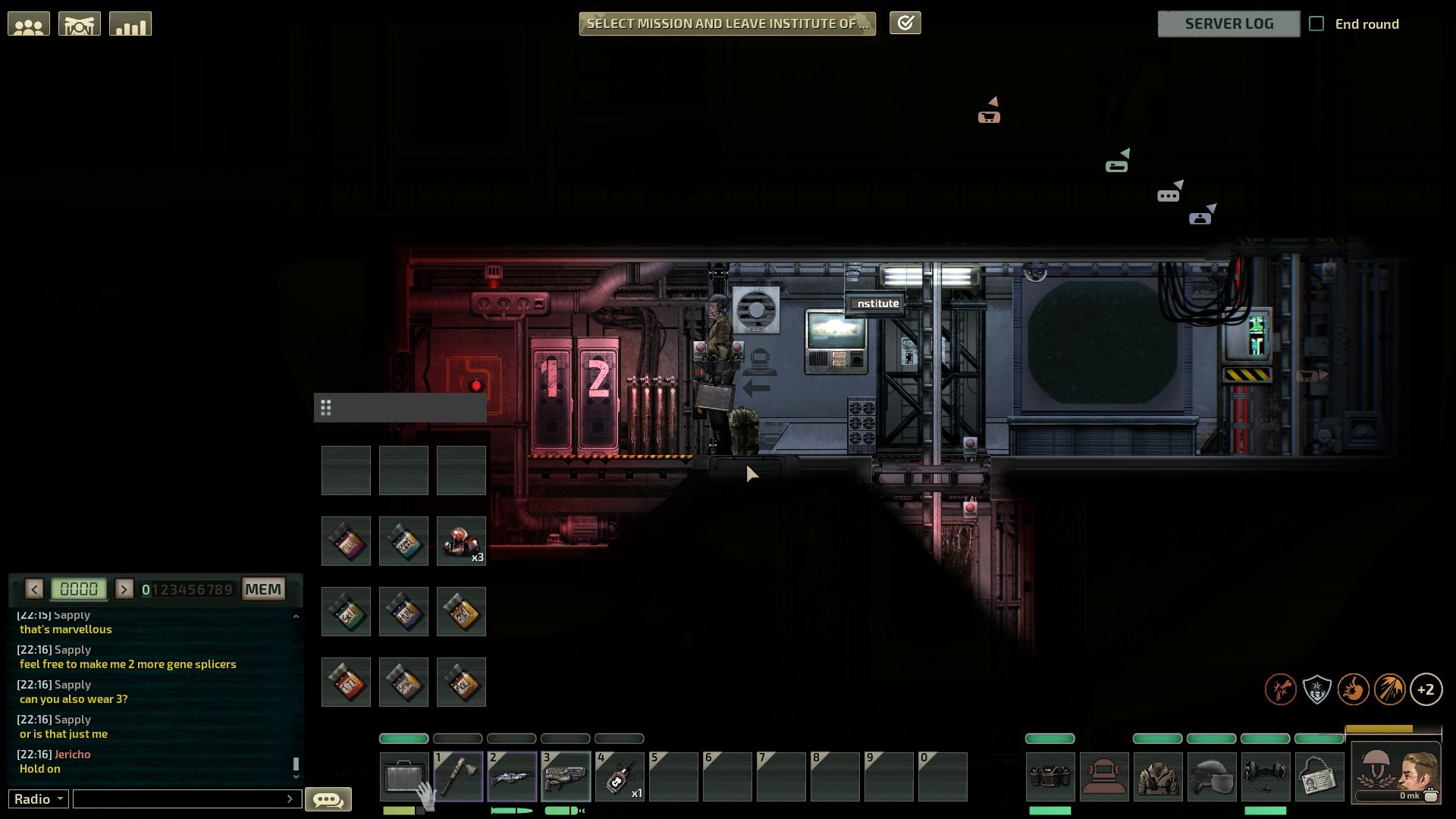Select the briefcase slot in hotbar
The height and width of the screenshot is (819, 1456).
pos(404,777)
